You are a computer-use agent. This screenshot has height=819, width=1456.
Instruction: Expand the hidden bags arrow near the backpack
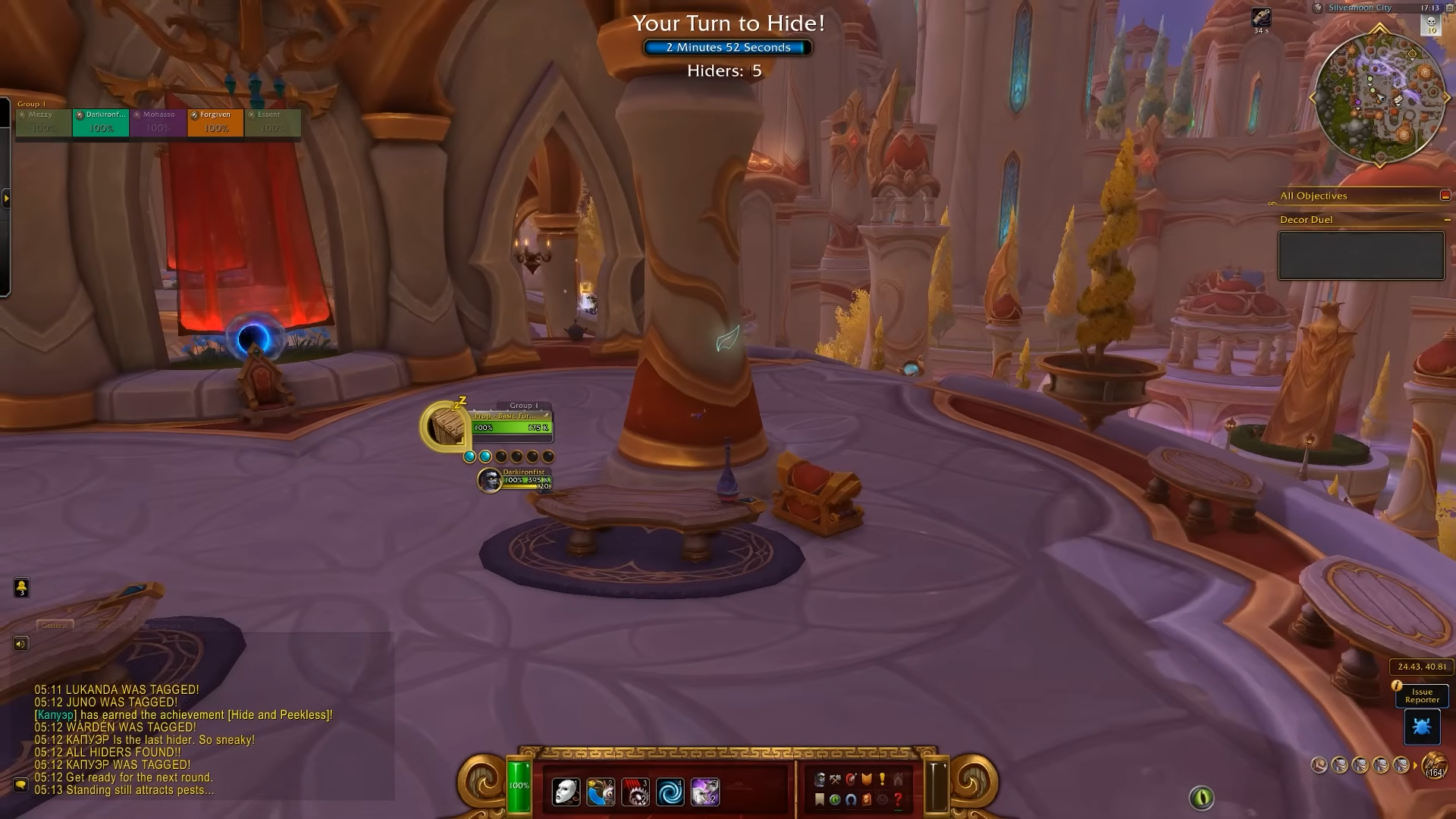coord(1415,767)
